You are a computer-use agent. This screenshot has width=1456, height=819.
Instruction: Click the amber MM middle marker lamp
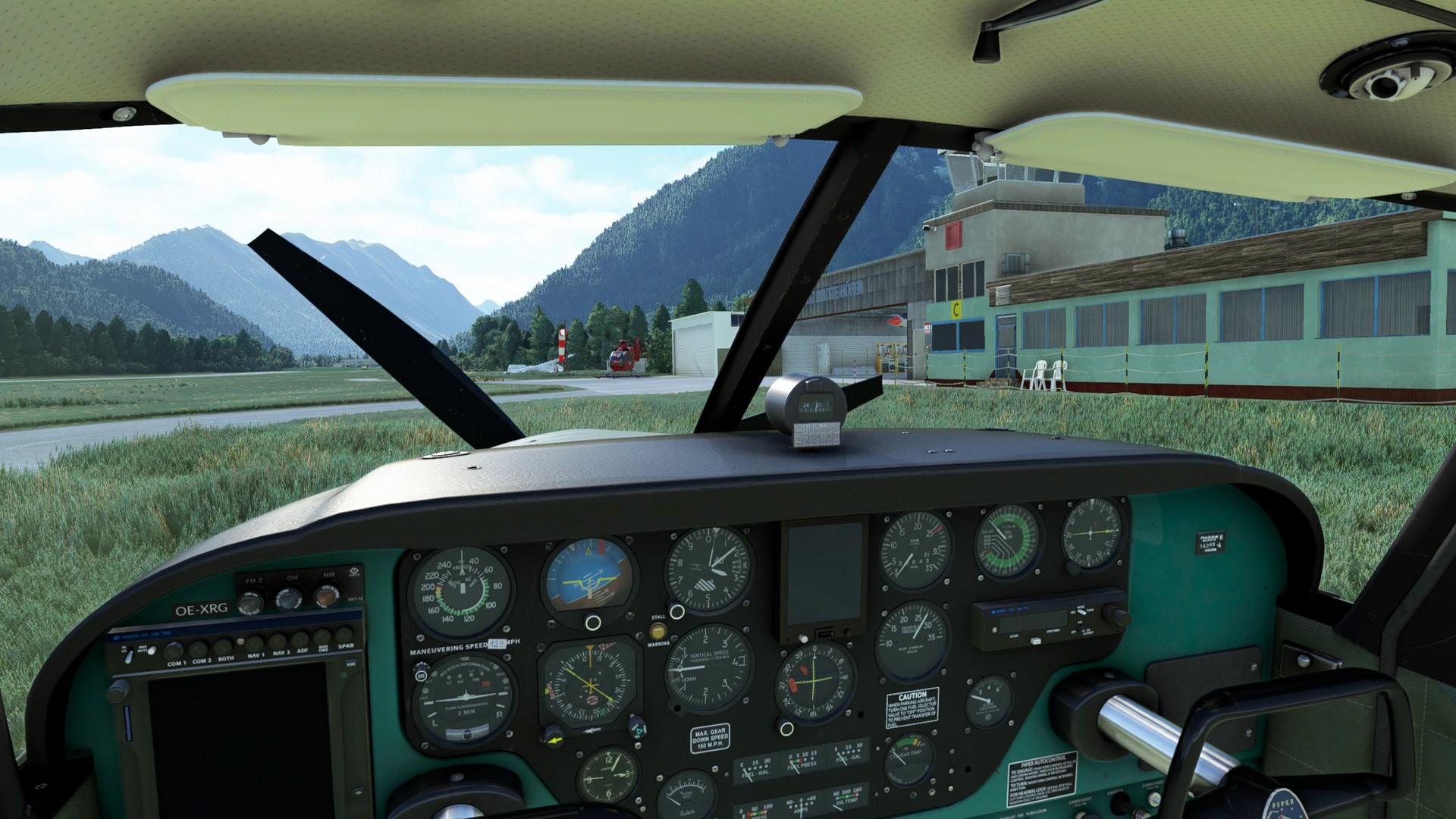click(x=327, y=597)
